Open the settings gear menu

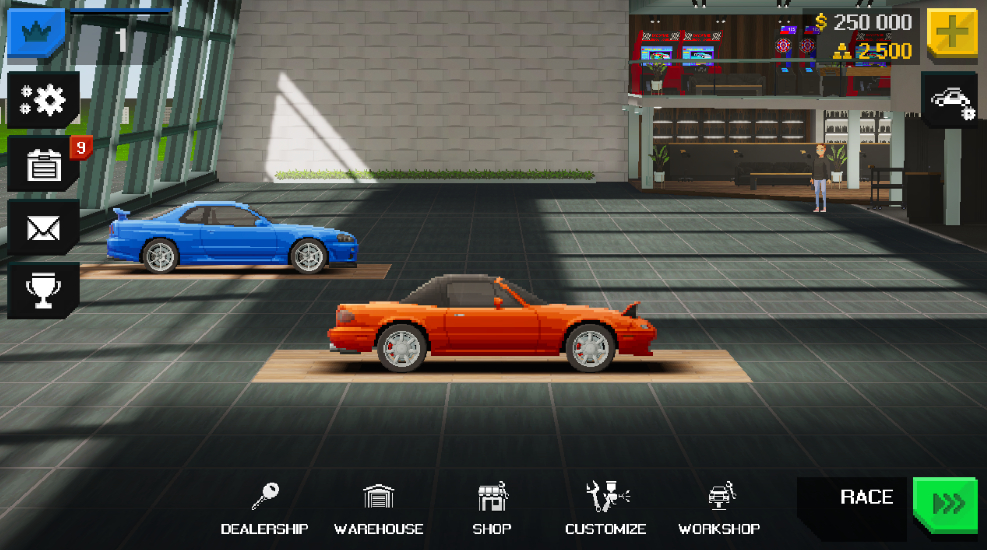[x=43, y=99]
